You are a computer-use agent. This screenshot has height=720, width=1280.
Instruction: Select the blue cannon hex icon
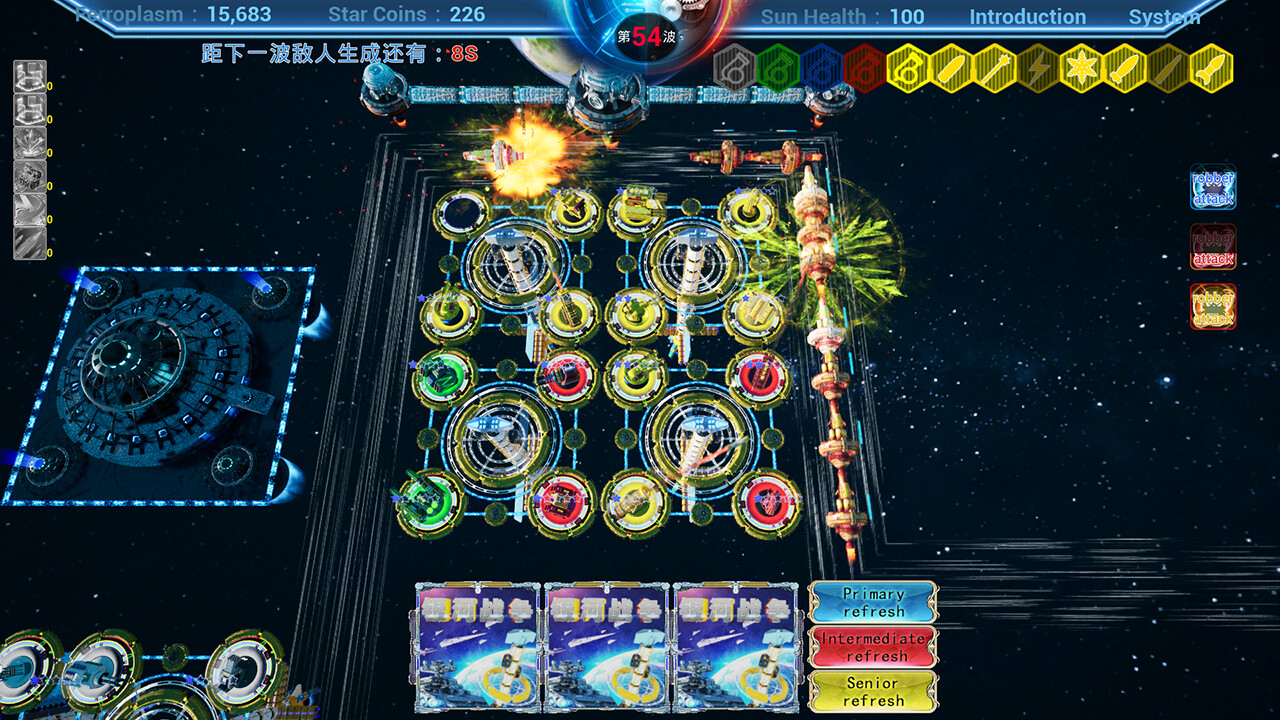[820, 68]
